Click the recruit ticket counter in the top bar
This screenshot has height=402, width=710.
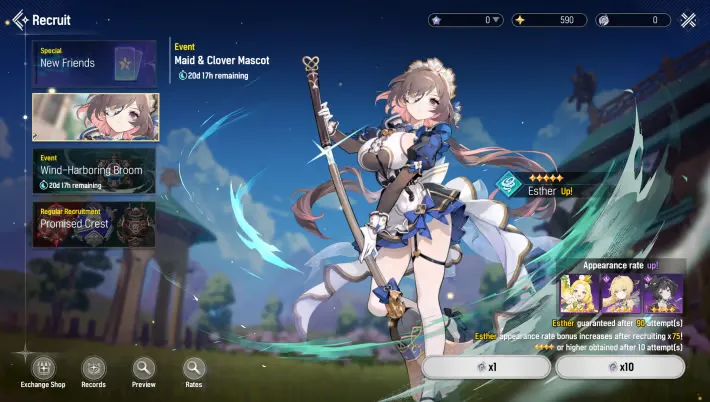[633, 20]
